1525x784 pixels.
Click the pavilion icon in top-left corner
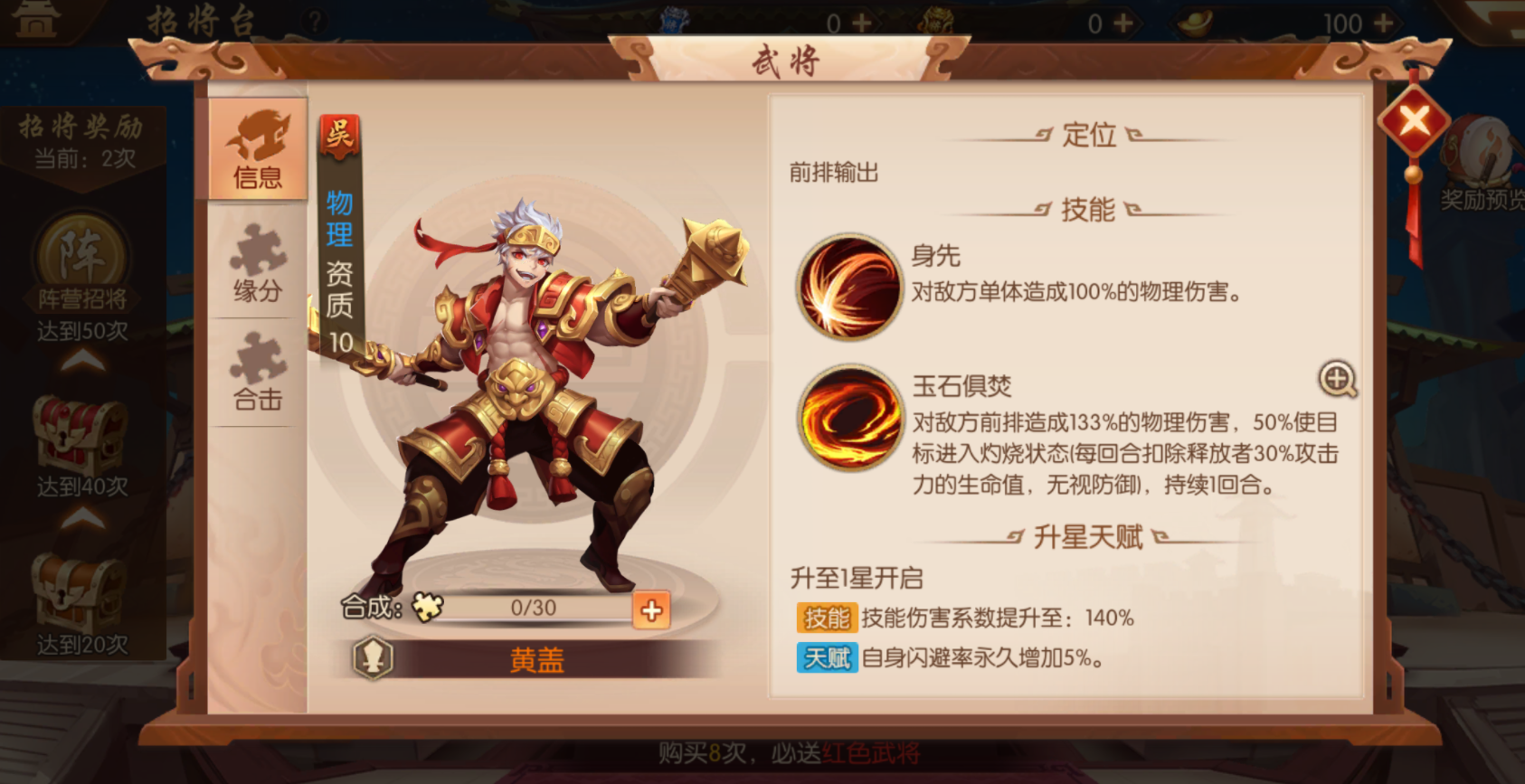click(35, 19)
